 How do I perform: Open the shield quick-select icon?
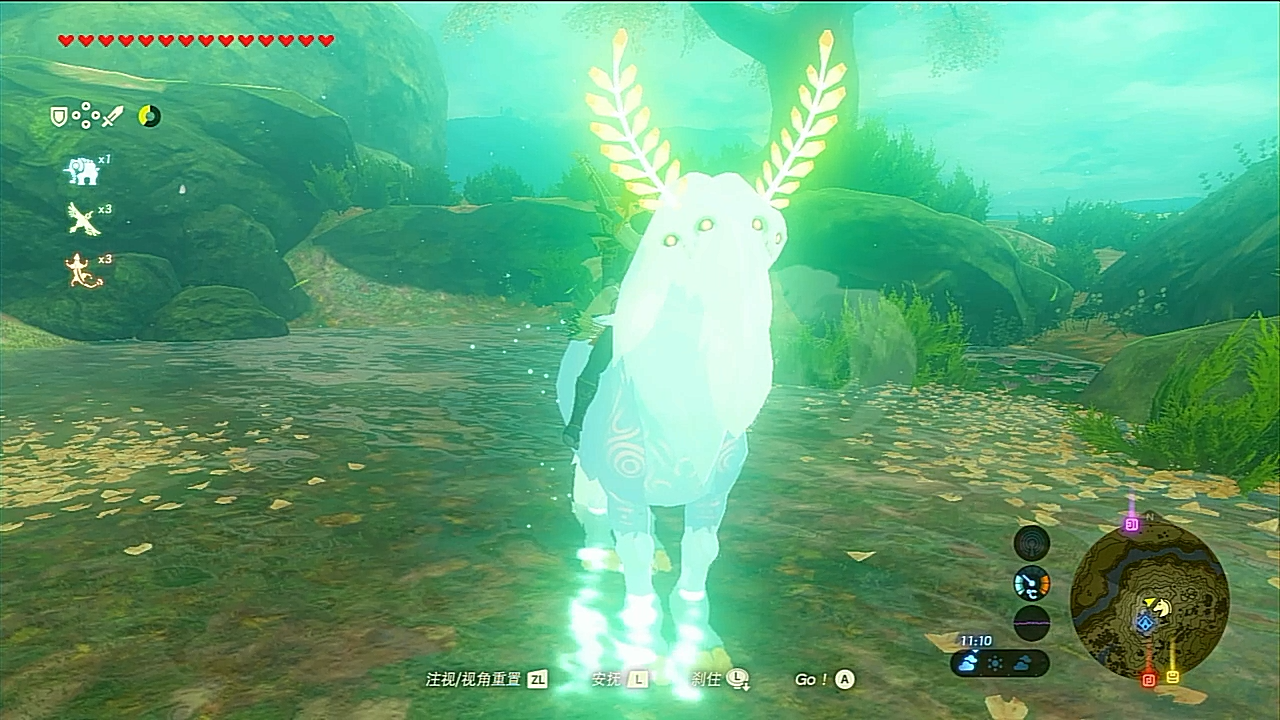[x=60, y=117]
